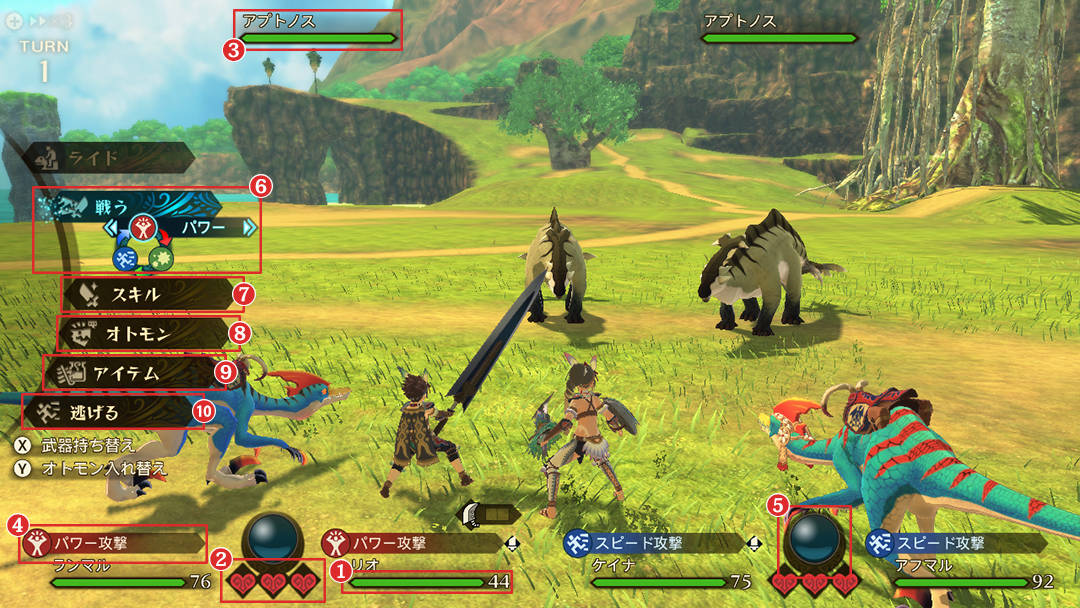Click the right arrow beside パワー

point(249,228)
